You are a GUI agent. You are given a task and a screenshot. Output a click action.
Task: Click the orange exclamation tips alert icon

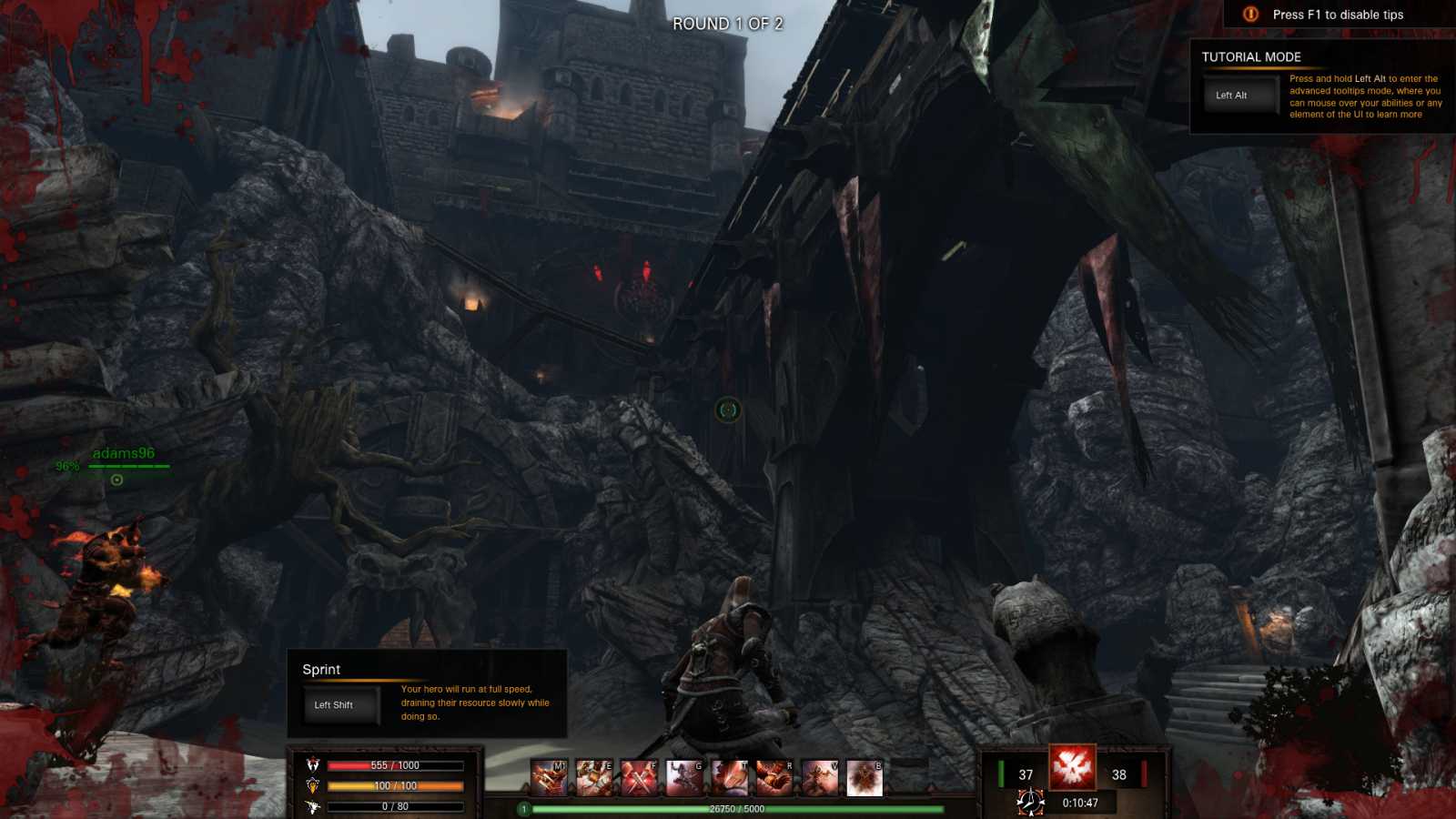1251,15
